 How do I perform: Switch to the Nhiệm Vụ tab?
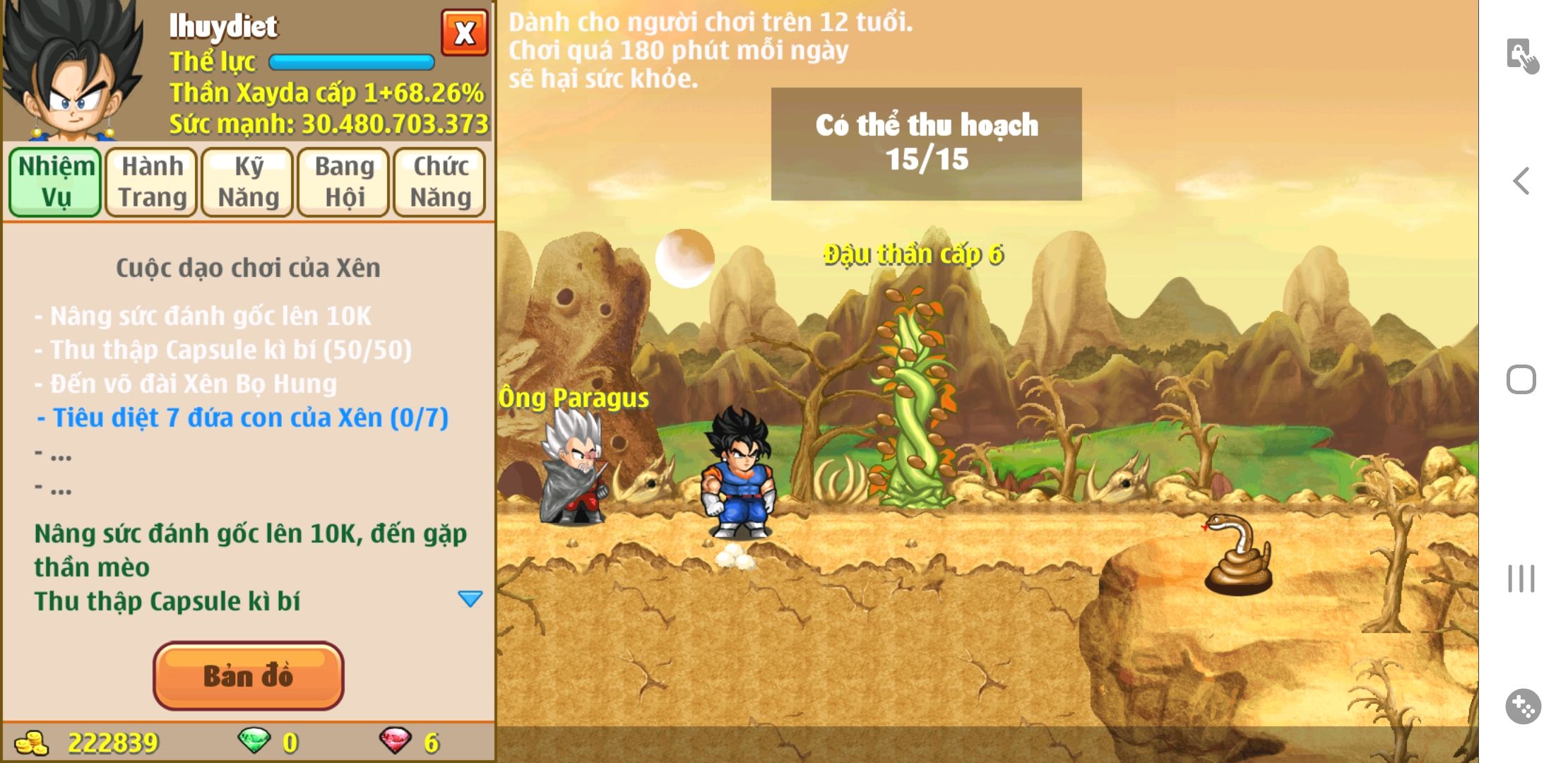click(x=56, y=182)
